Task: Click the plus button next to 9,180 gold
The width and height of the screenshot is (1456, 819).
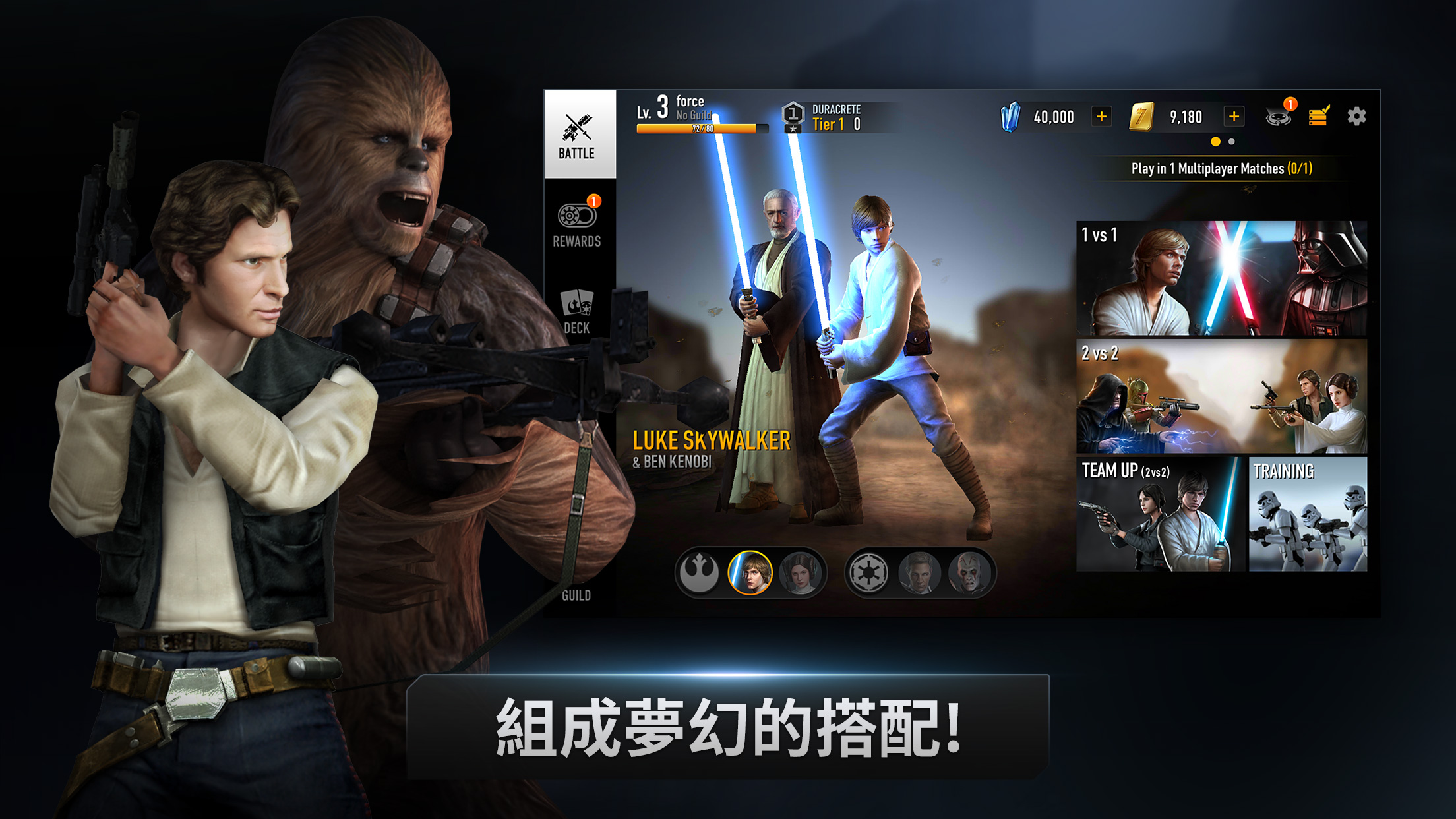Action: pos(1233,116)
